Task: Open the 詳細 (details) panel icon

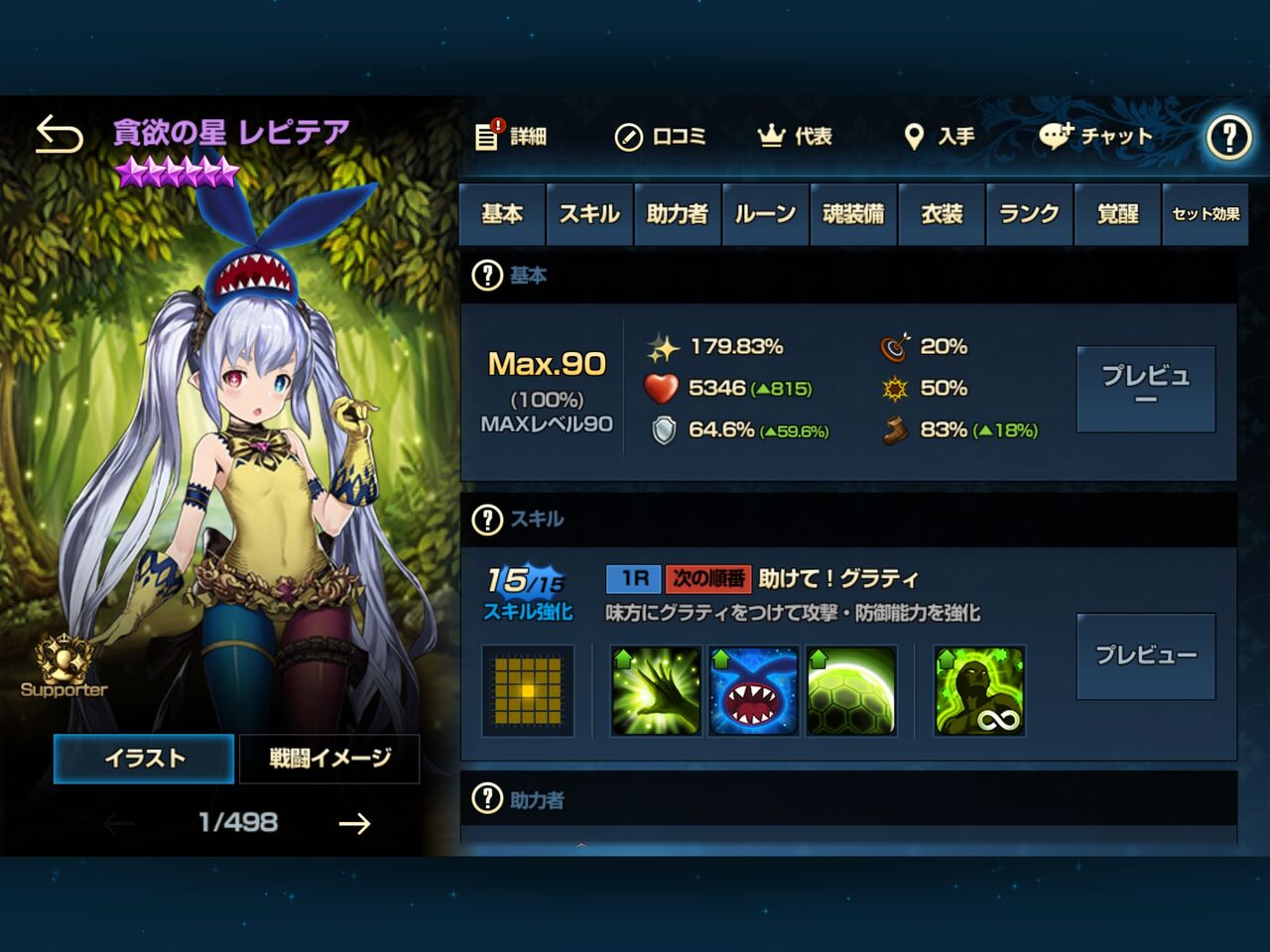Action: click(x=488, y=138)
